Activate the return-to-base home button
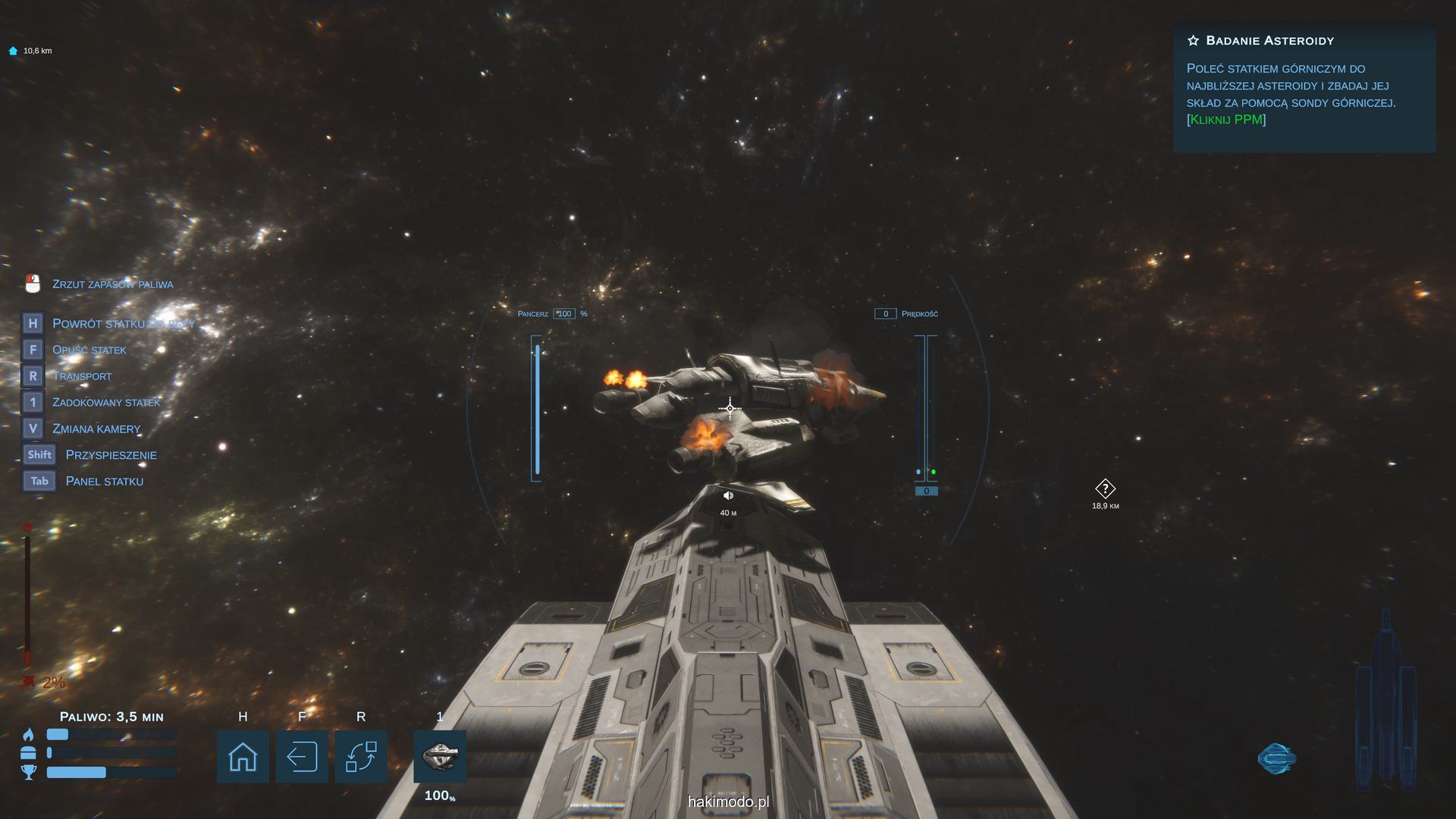This screenshot has height=819, width=1456. point(243,756)
